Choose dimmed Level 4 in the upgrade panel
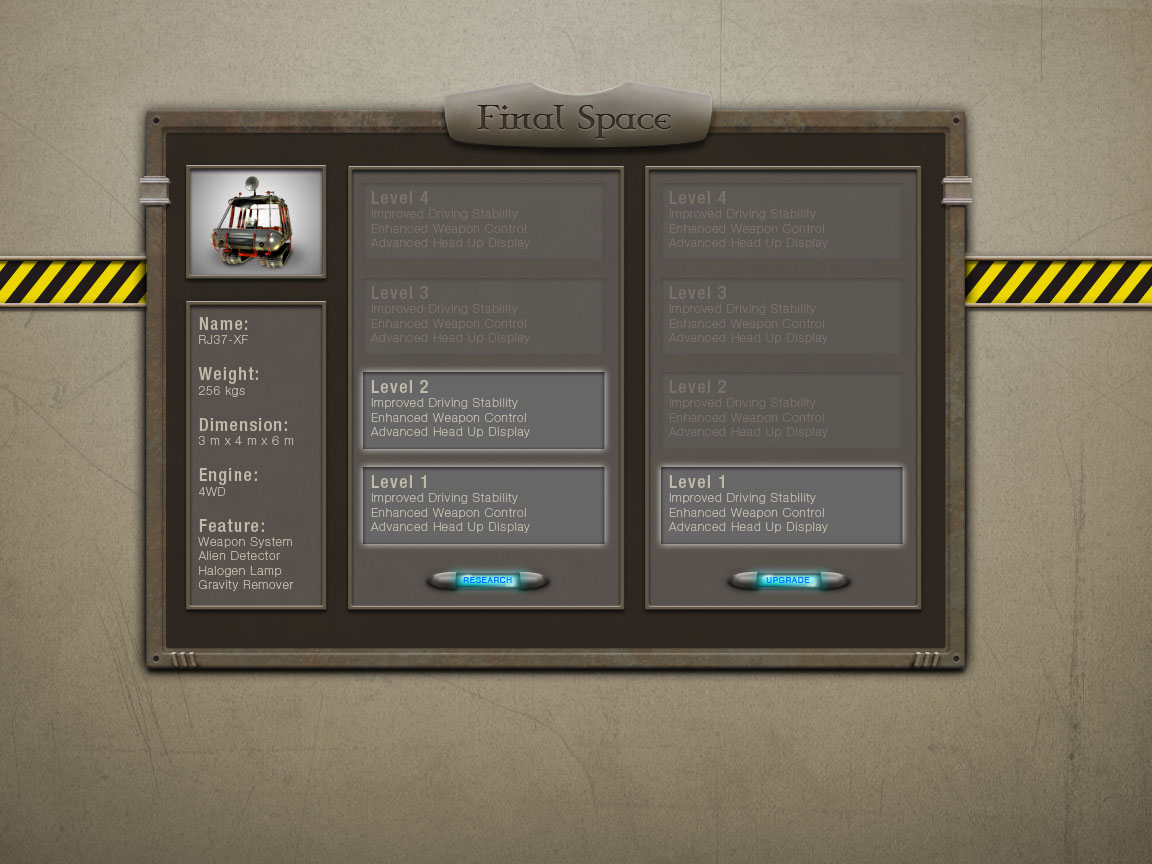This screenshot has width=1152, height=864. (781, 221)
